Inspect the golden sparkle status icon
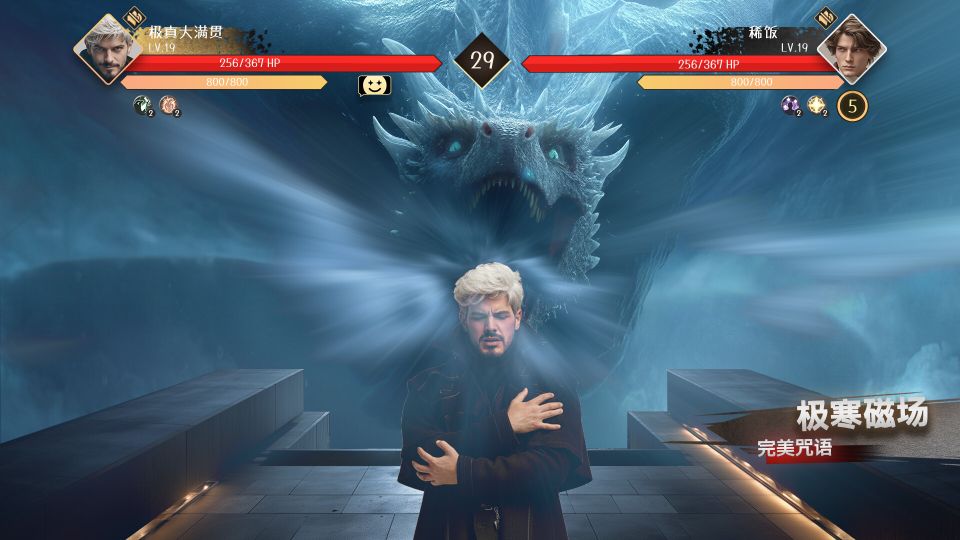Screen dimensions: 960x540 816,104
